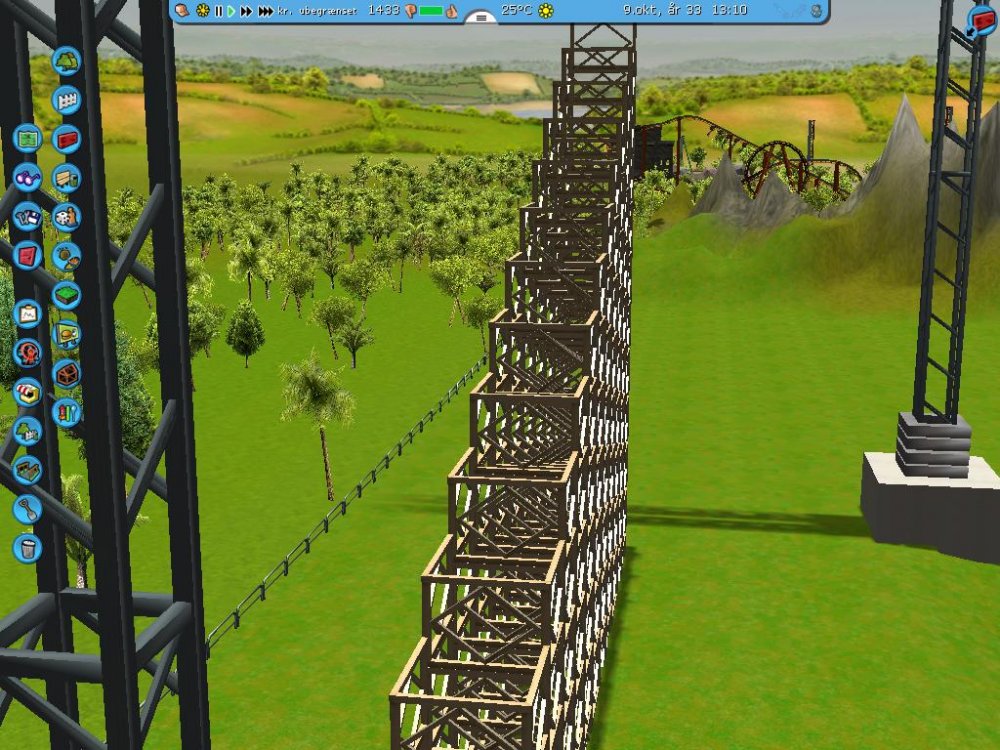Open the burger billboard icon
The image size is (1000, 750).
click(66, 334)
